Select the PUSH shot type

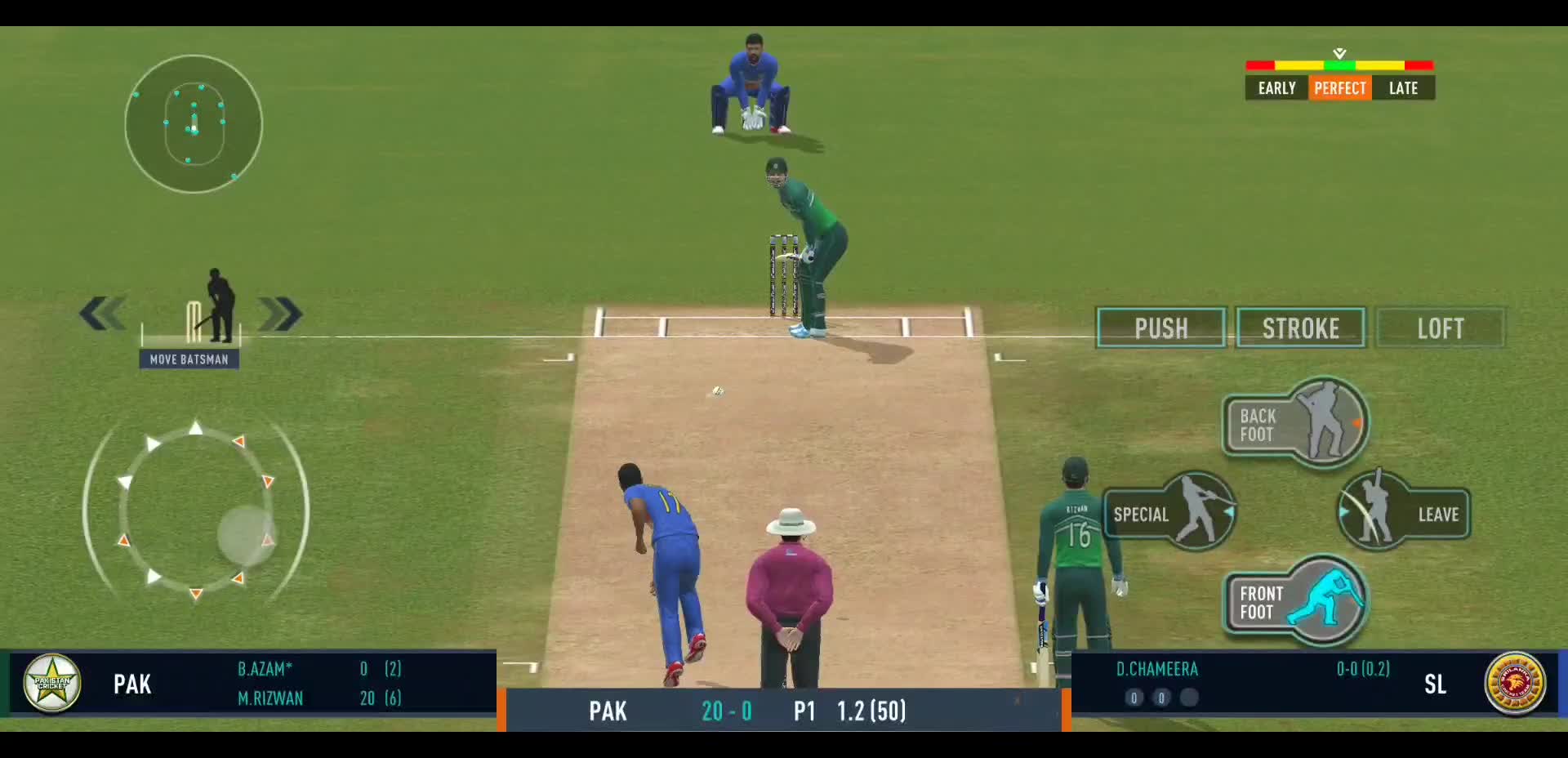1160,328
